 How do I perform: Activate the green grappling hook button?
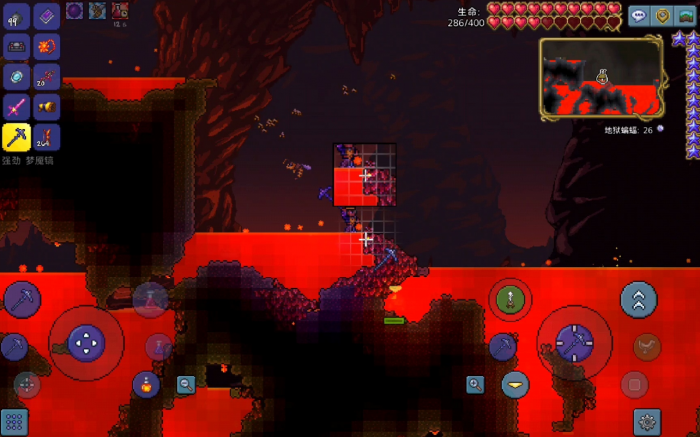pyautogui.click(x=509, y=298)
